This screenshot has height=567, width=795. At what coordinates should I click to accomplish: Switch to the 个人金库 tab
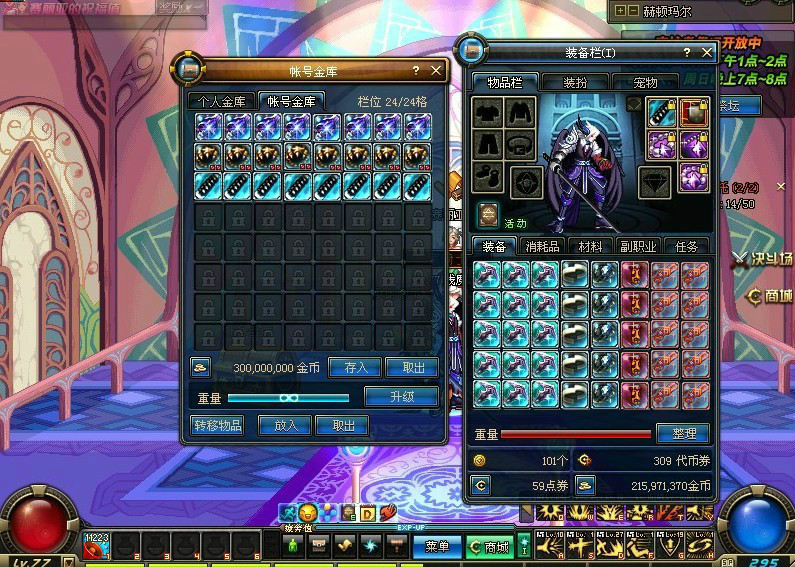pos(221,101)
